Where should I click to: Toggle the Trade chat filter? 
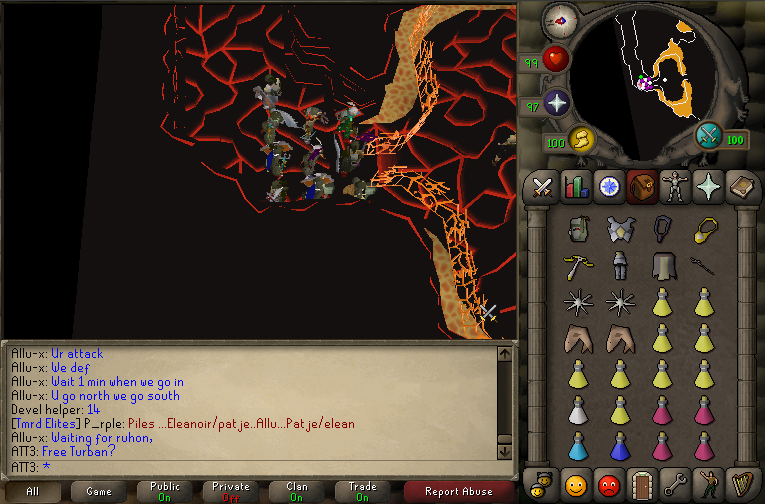362,491
